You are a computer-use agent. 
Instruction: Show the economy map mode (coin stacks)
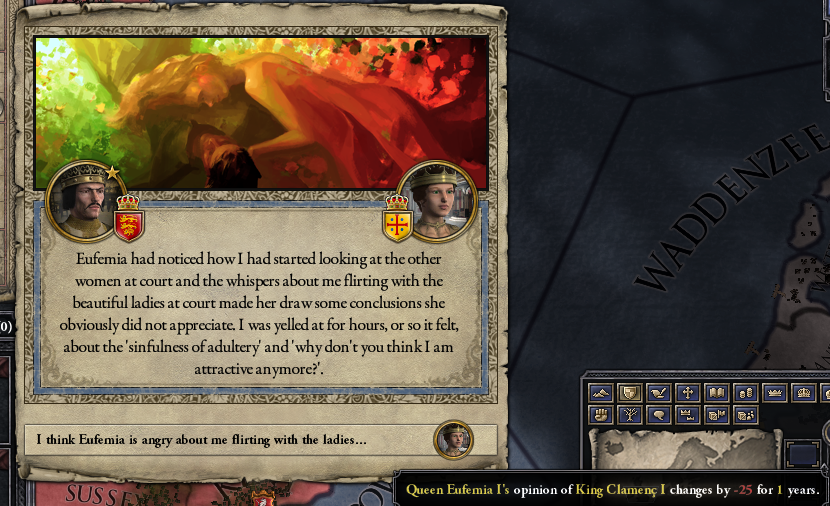point(745,392)
